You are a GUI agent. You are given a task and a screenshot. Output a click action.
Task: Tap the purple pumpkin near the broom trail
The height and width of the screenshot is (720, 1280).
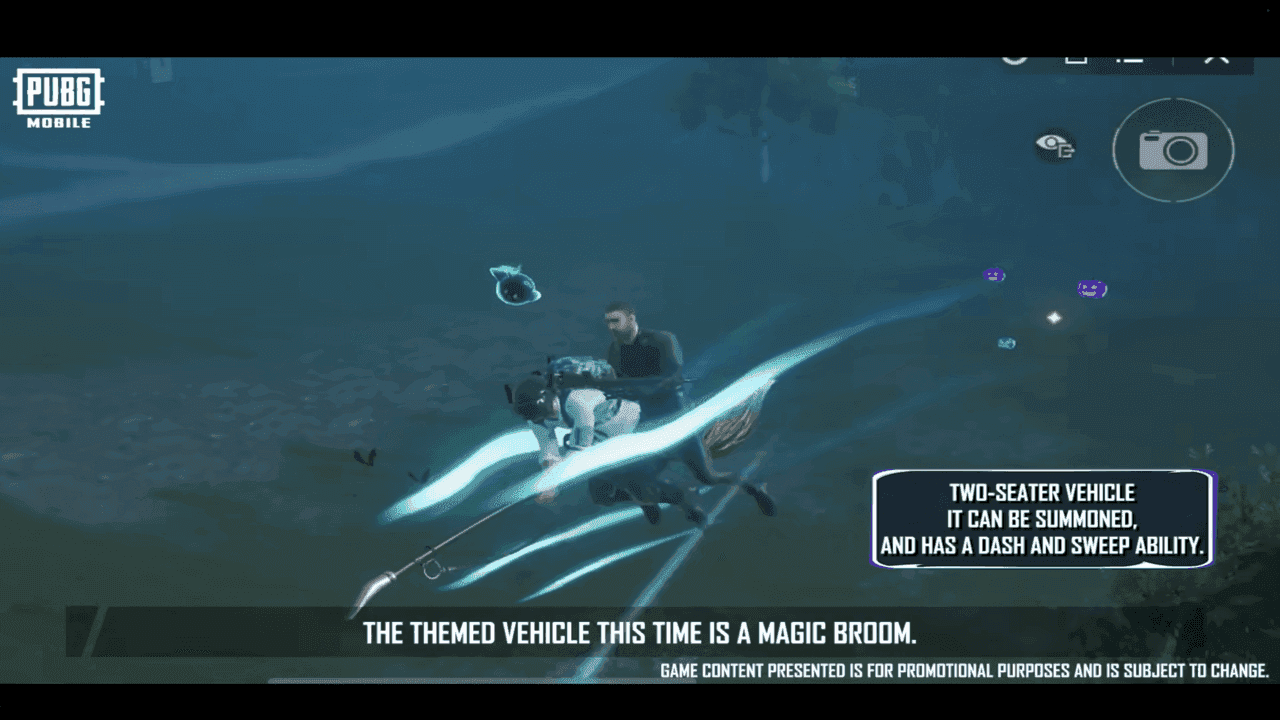pos(992,274)
